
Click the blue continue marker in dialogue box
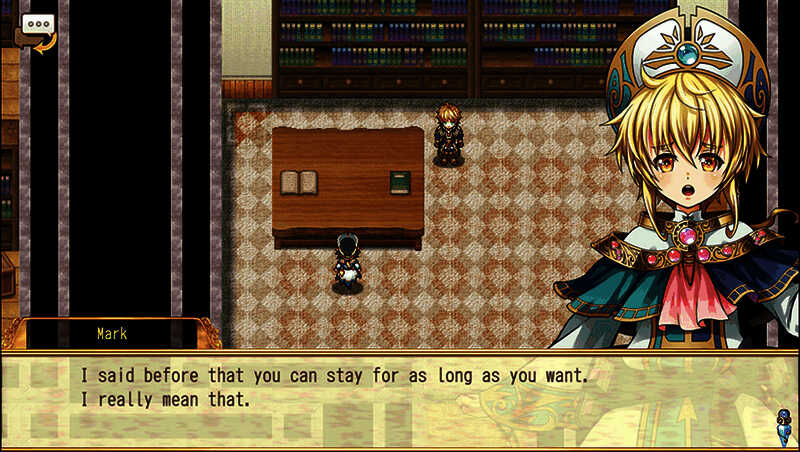pyautogui.click(x=784, y=420)
